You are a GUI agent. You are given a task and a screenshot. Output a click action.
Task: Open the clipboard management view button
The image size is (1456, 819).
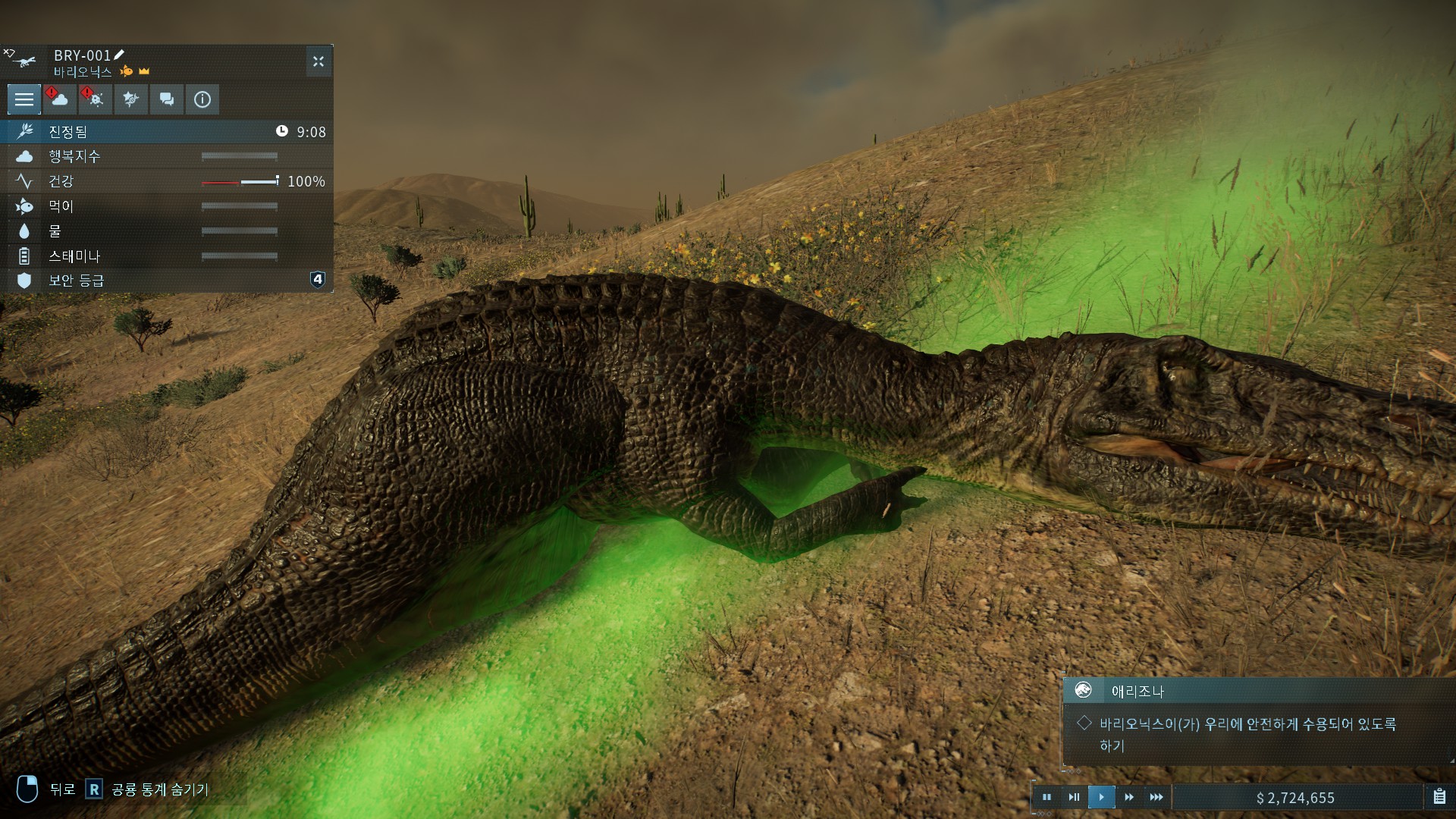[1439, 797]
